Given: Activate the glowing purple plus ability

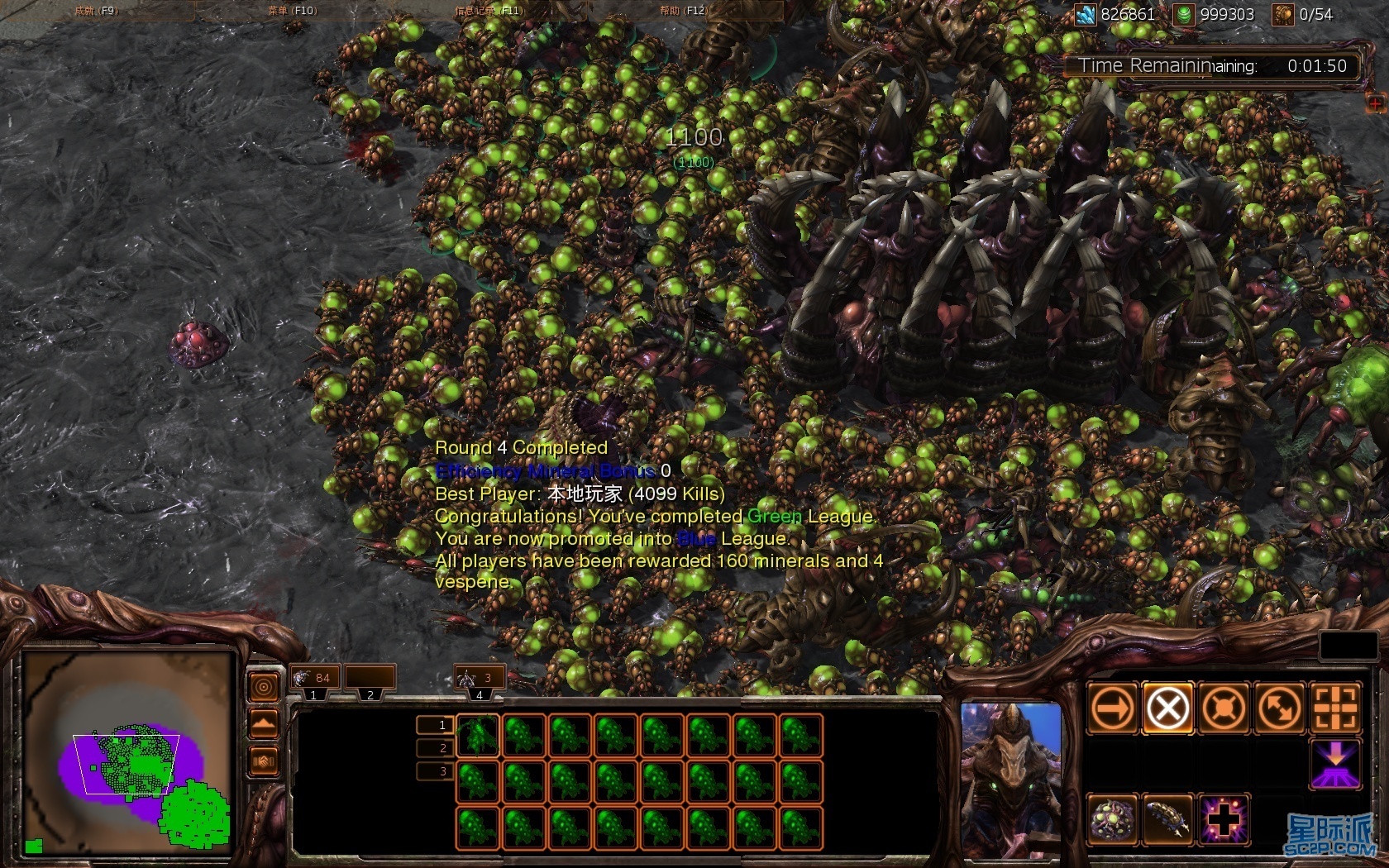Looking at the screenshot, I should [x=1223, y=819].
